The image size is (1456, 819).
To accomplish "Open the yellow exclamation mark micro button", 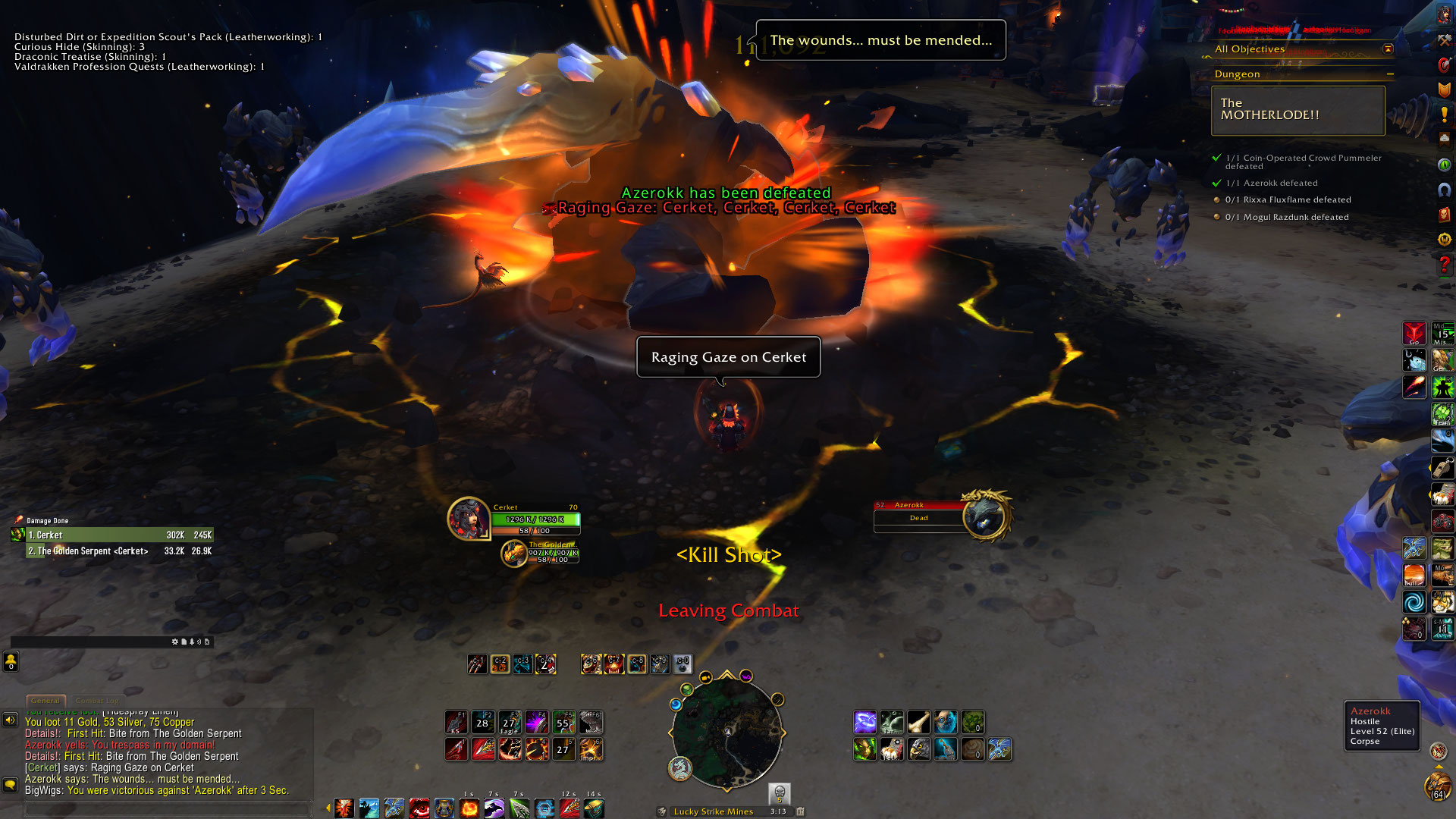I will 1444,115.
